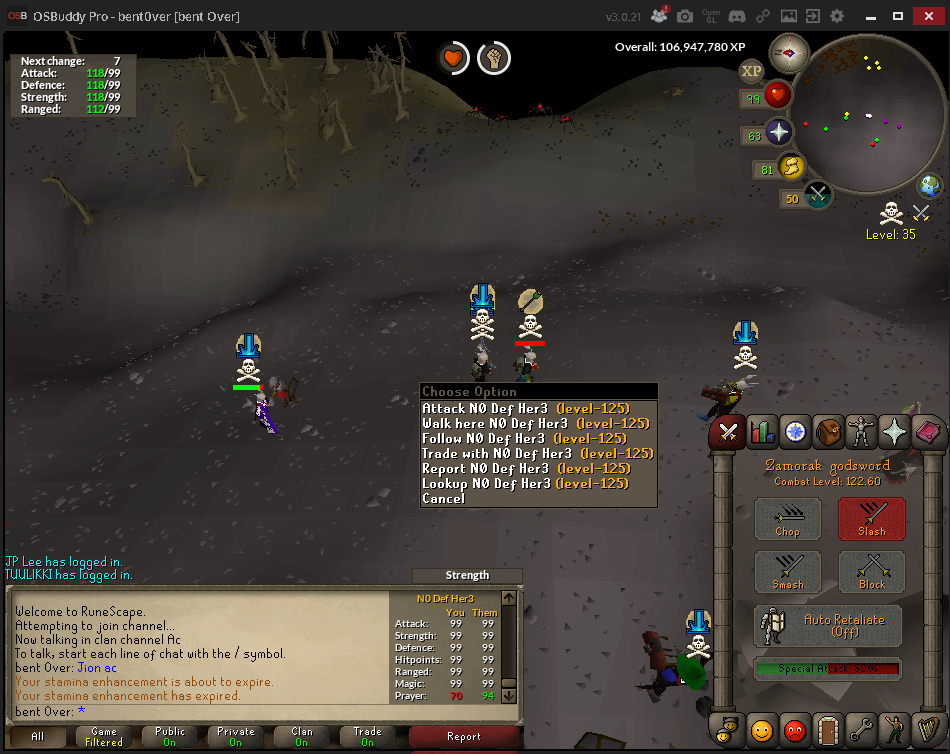Choose the Smash attack style

pyautogui.click(x=787, y=572)
